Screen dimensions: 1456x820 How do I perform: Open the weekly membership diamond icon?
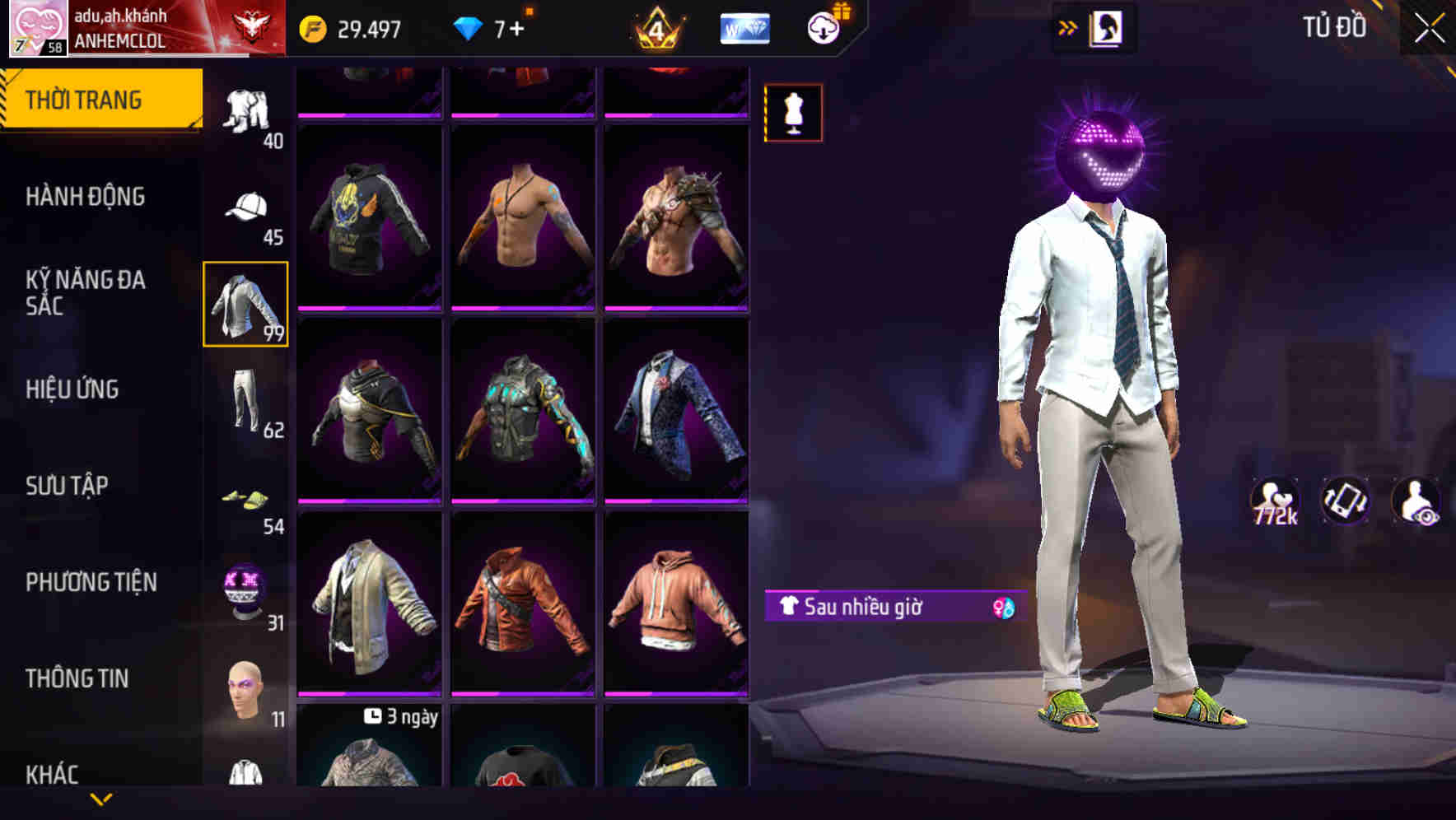click(x=744, y=27)
